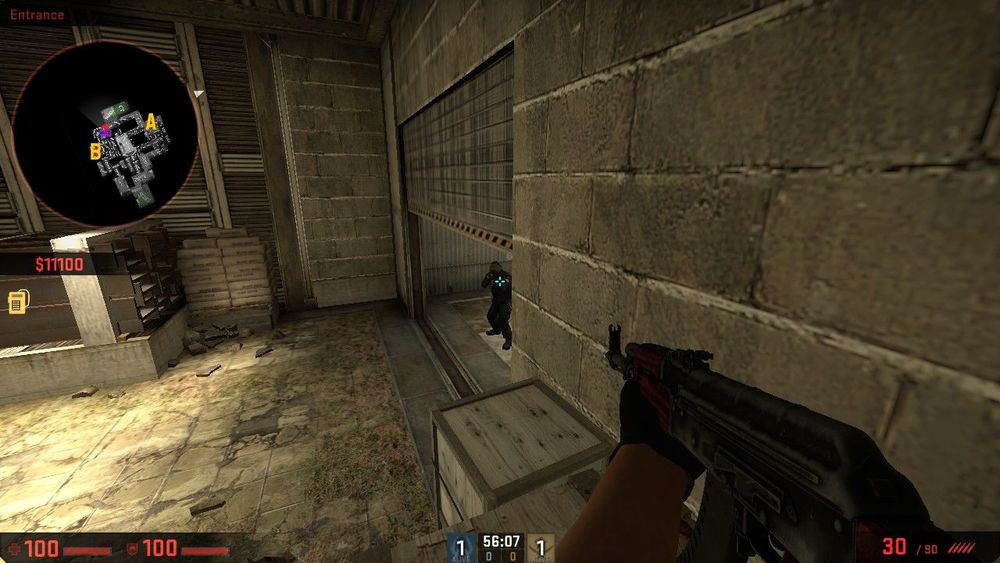Click the circular radar minimap
This screenshot has height=563, width=1000.
click(105, 133)
